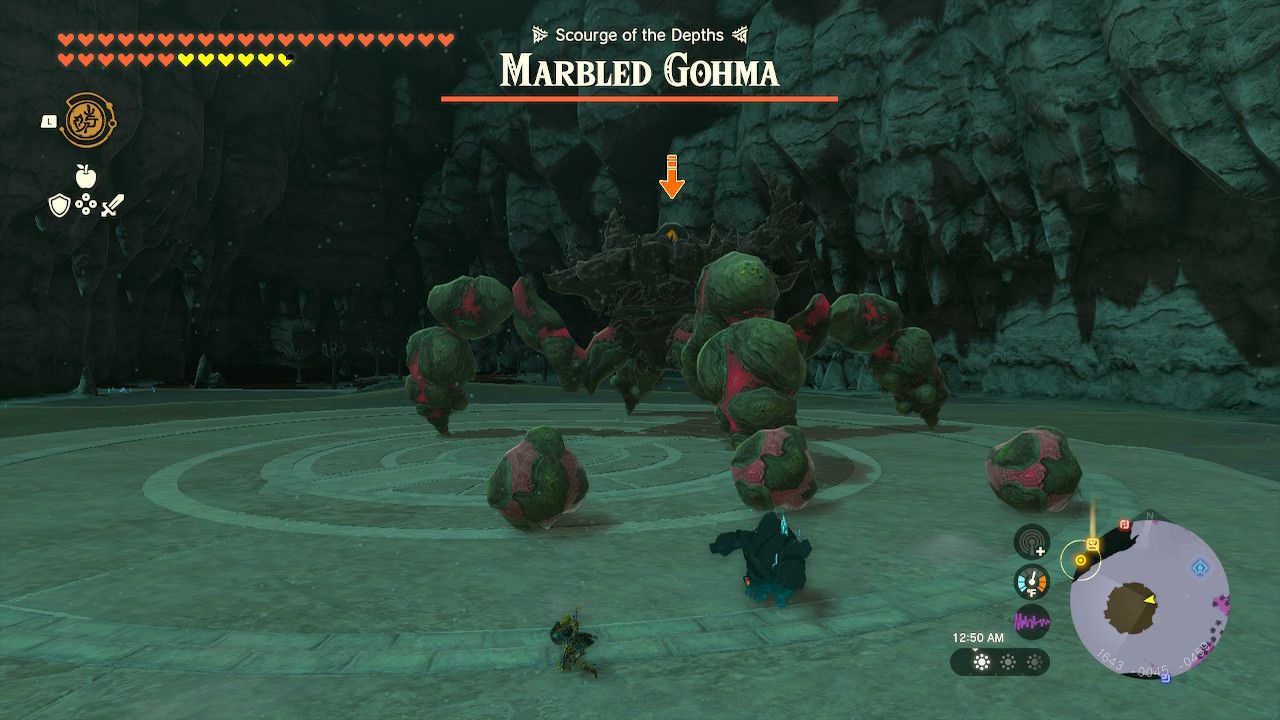
Task: Click the purple noise detection meter icon
Action: [1032, 620]
